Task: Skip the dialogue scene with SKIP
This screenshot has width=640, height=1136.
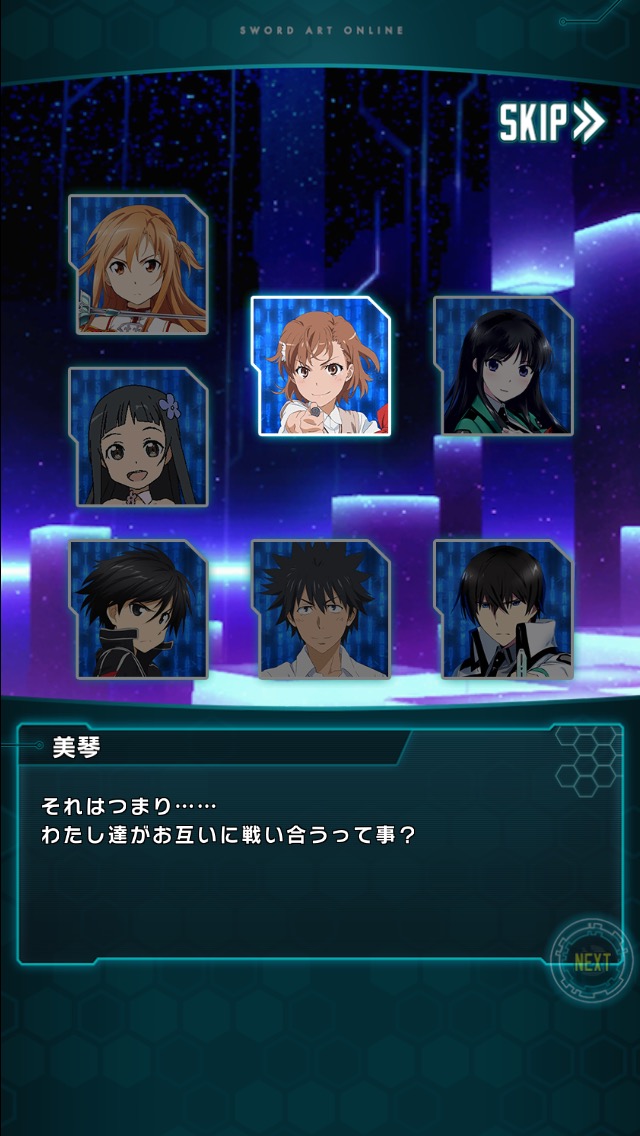Action: point(551,122)
